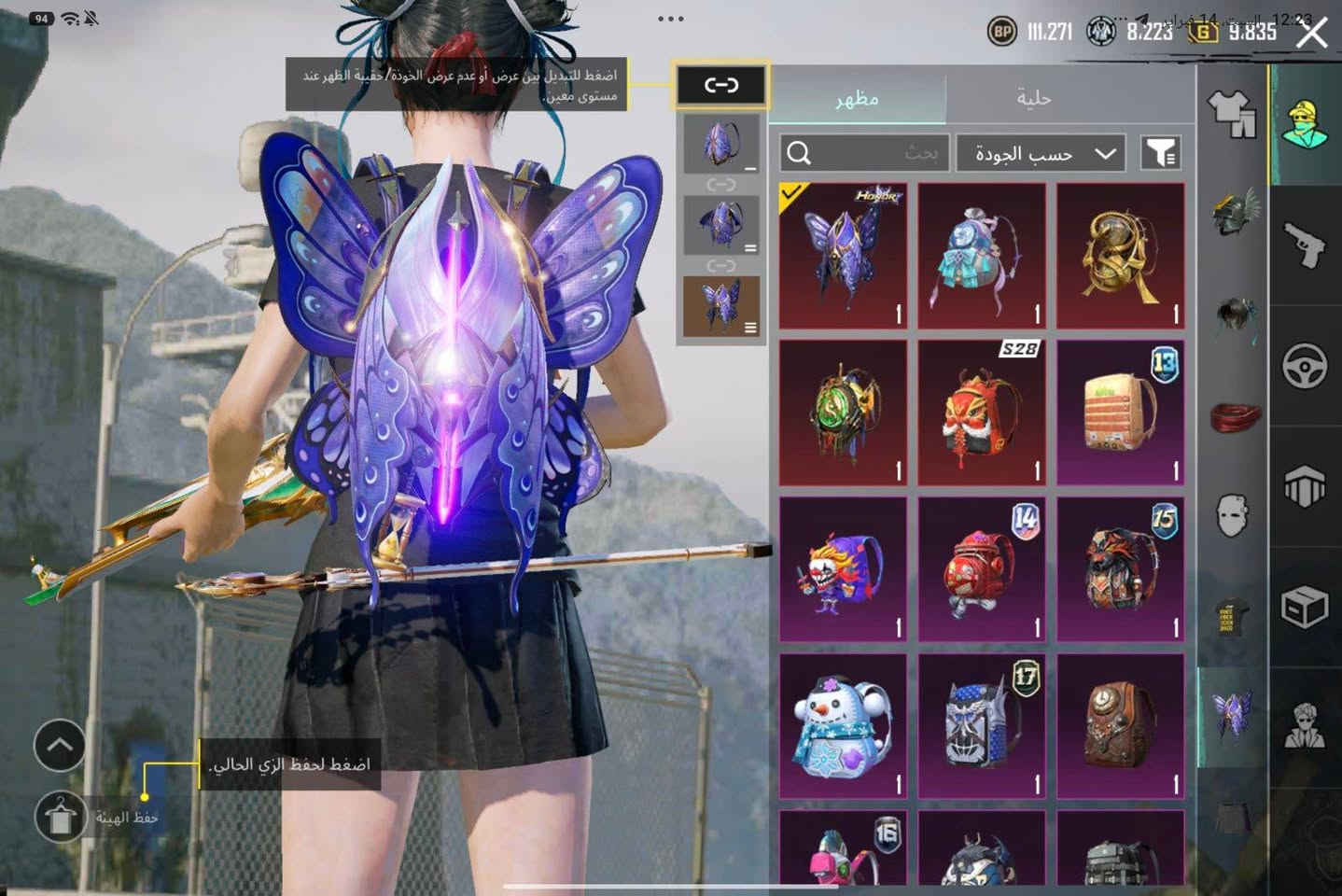Screen dimensions: 1342x896
Task: Open the weapon pistol category
Action: tap(1305, 245)
